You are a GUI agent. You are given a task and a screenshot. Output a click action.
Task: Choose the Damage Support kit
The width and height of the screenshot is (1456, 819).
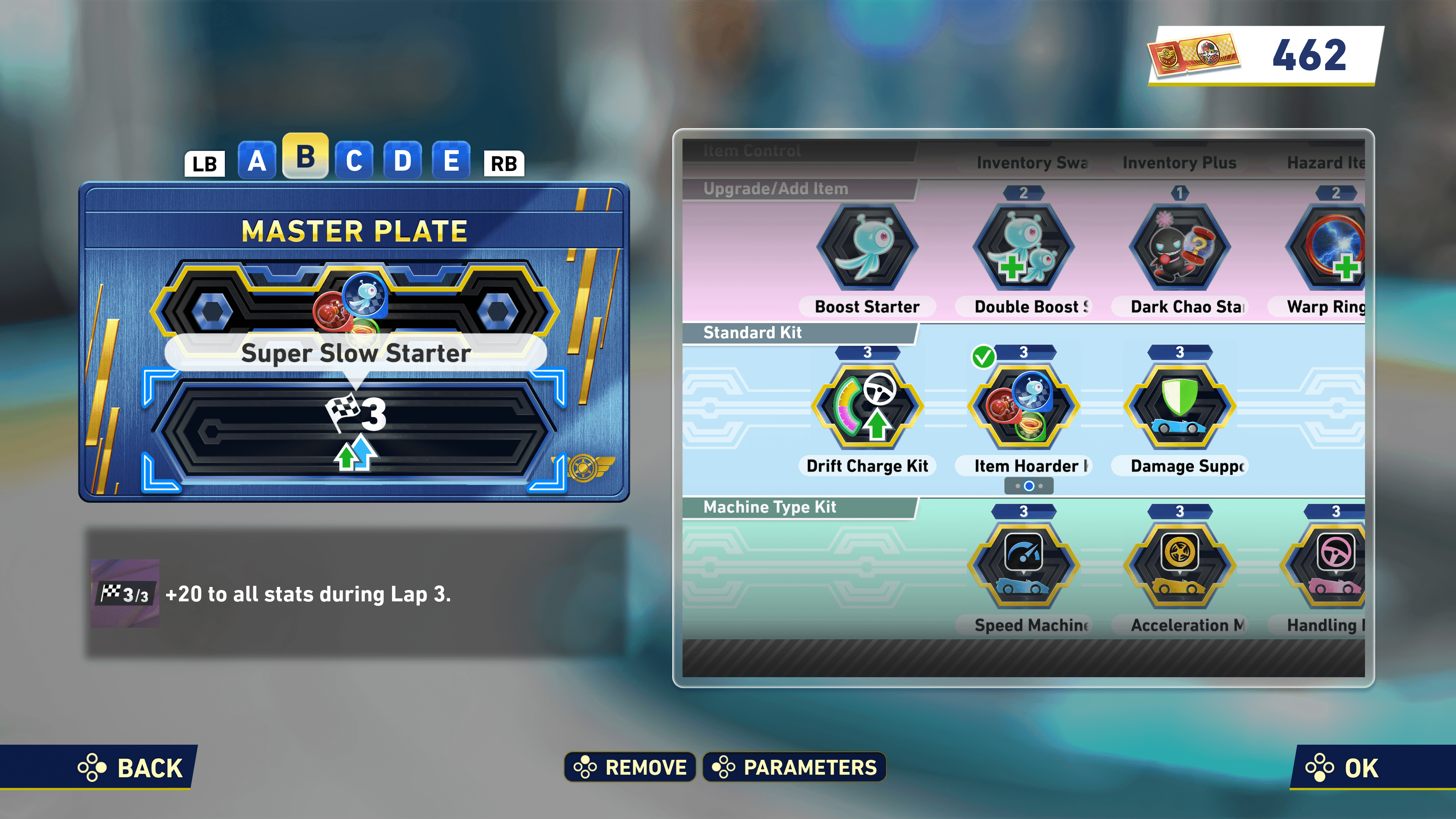(x=1180, y=407)
